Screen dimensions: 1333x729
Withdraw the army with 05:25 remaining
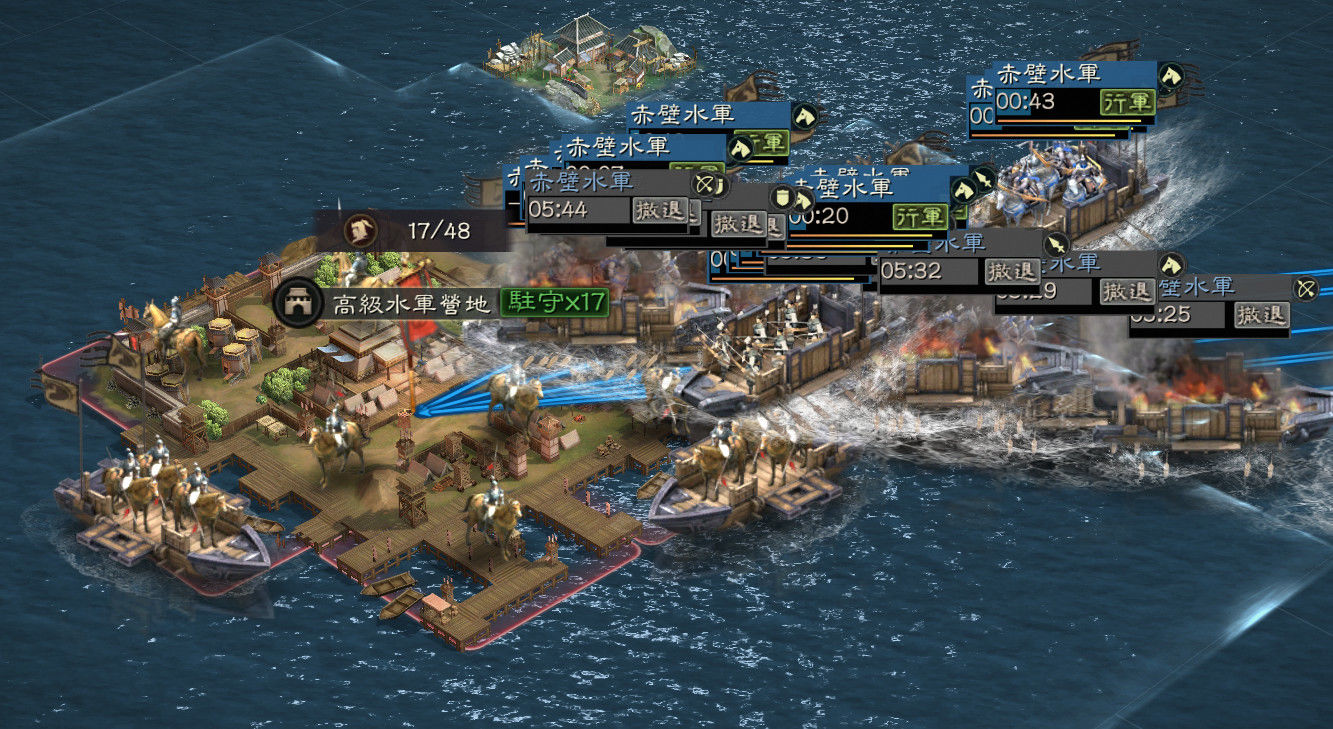pyautogui.click(x=1261, y=315)
